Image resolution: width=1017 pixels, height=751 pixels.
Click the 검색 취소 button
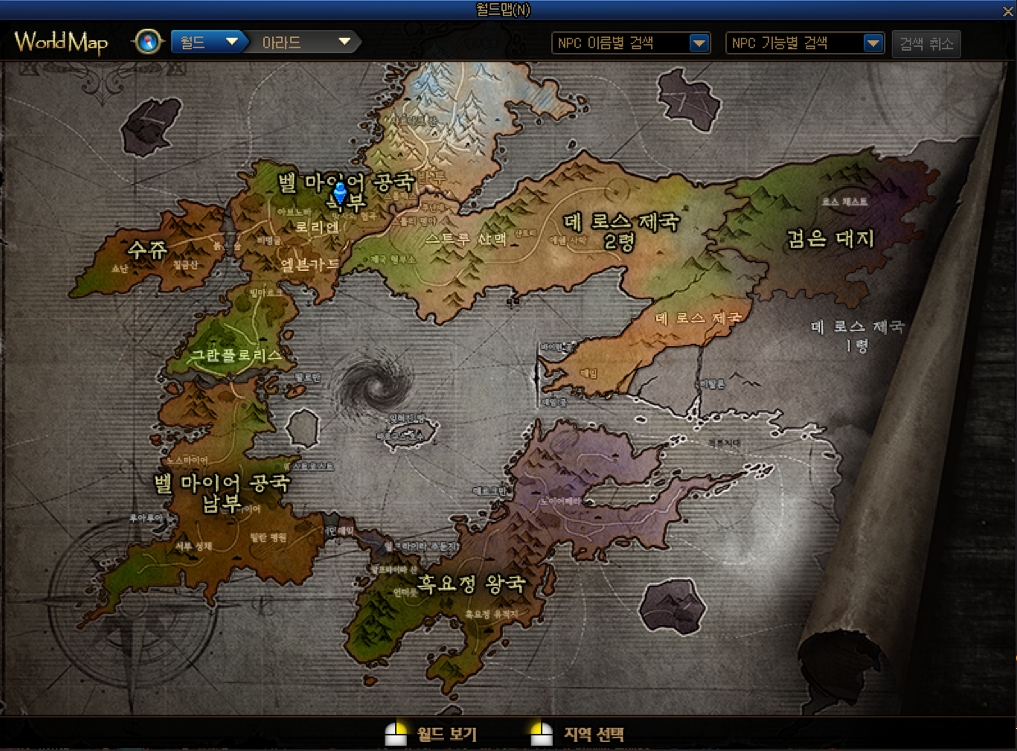pos(926,43)
